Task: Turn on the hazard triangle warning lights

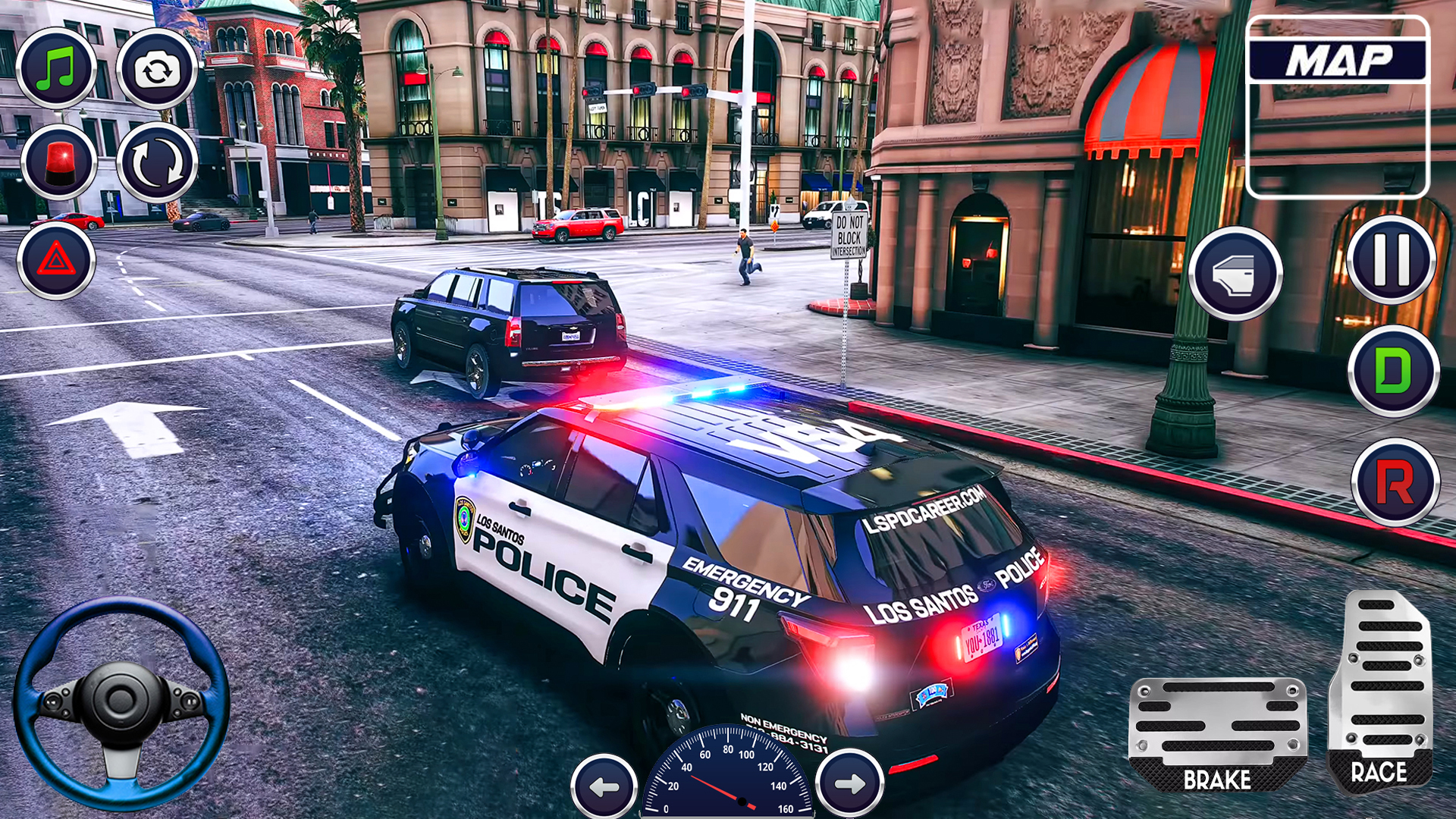Action: click(x=56, y=260)
